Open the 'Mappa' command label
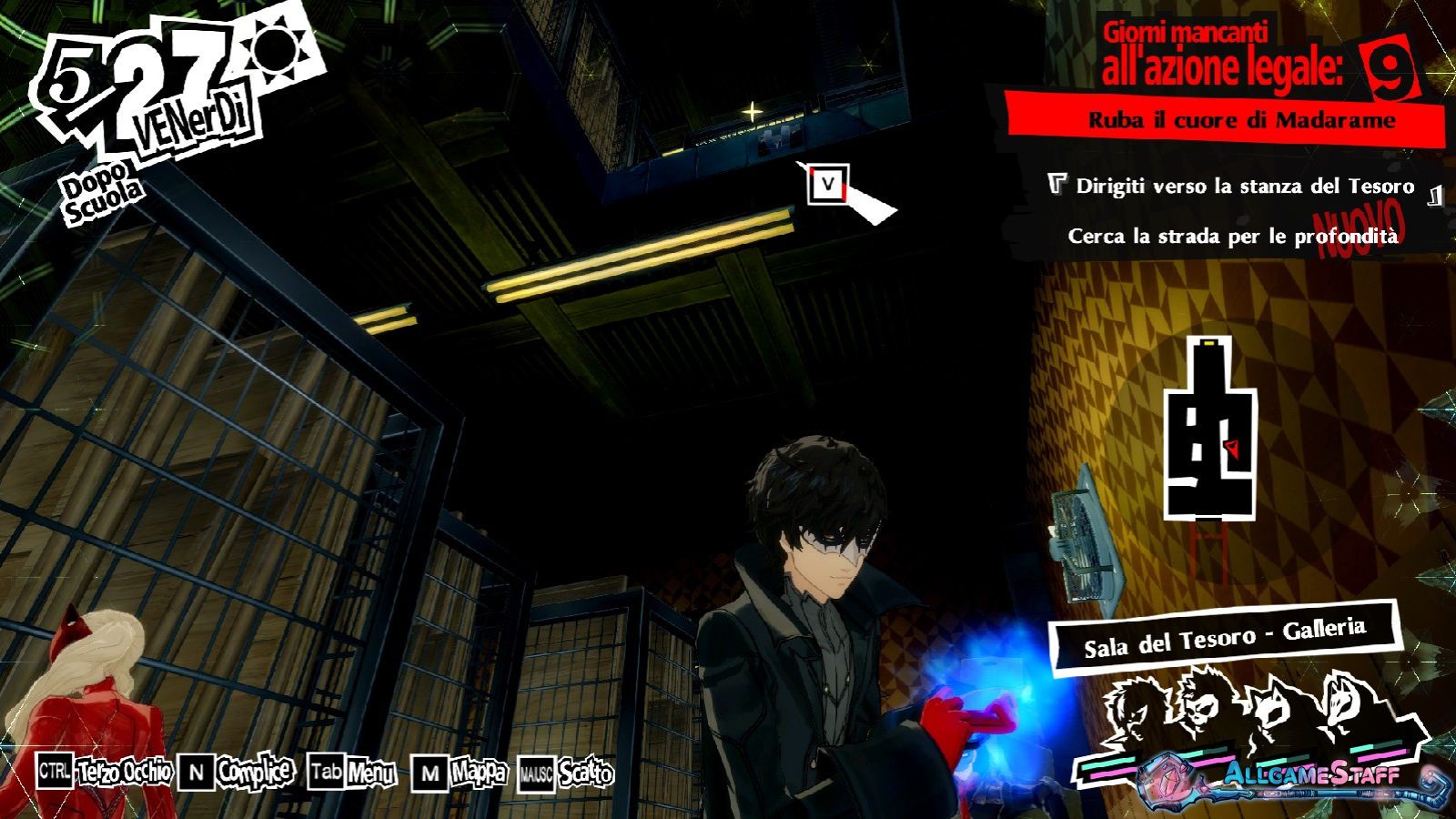1456x819 pixels. (479, 773)
